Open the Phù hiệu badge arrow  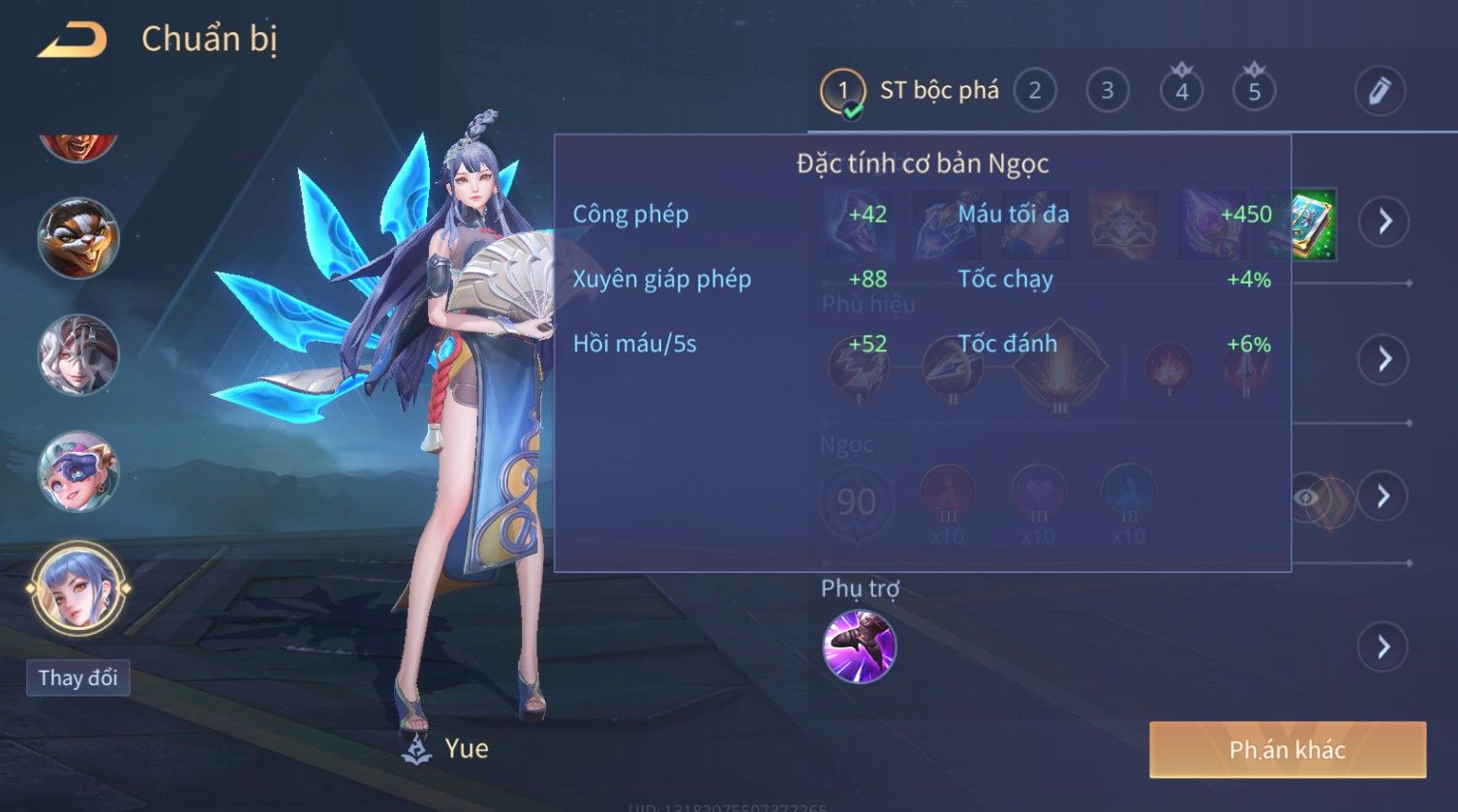[x=1384, y=359]
